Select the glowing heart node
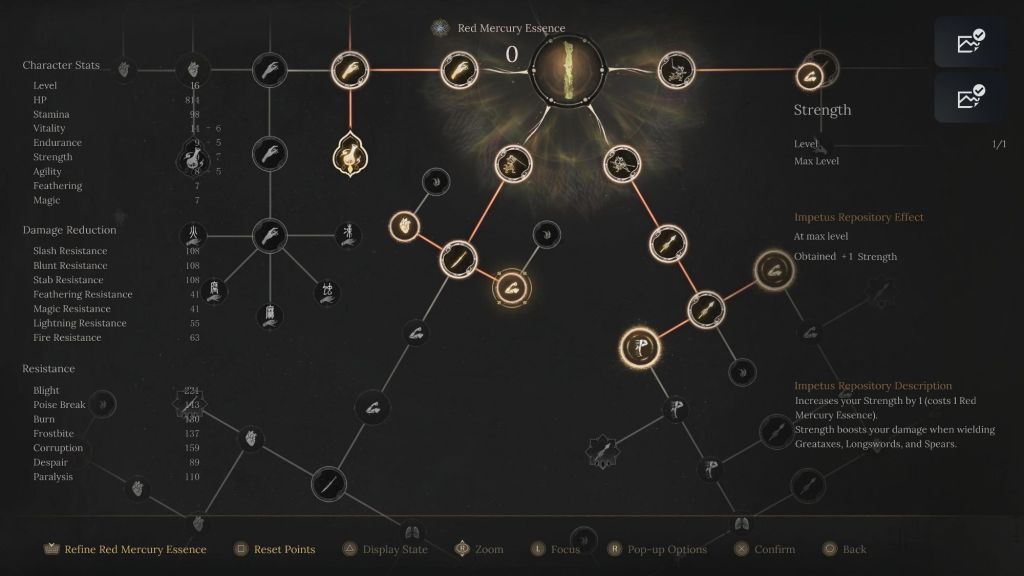The height and width of the screenshot is (576, 1024). [x=402, y=224]
